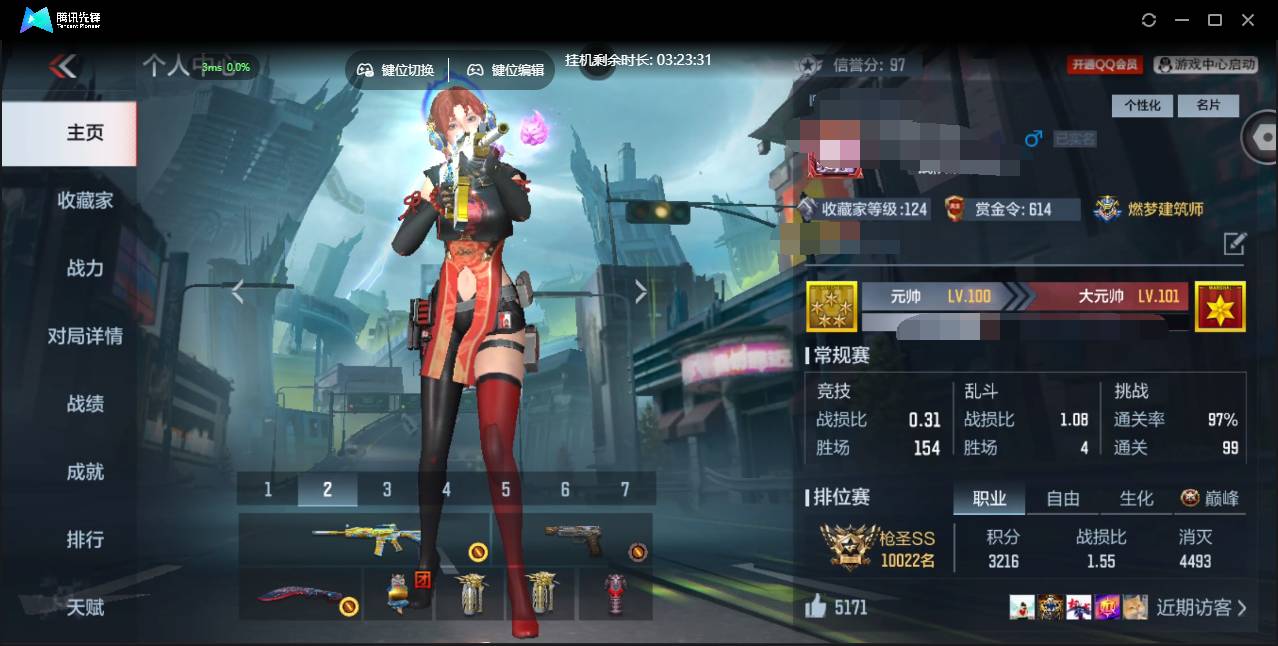
Task: View the 排行 rankings page
Action: (x=85, y=540)
